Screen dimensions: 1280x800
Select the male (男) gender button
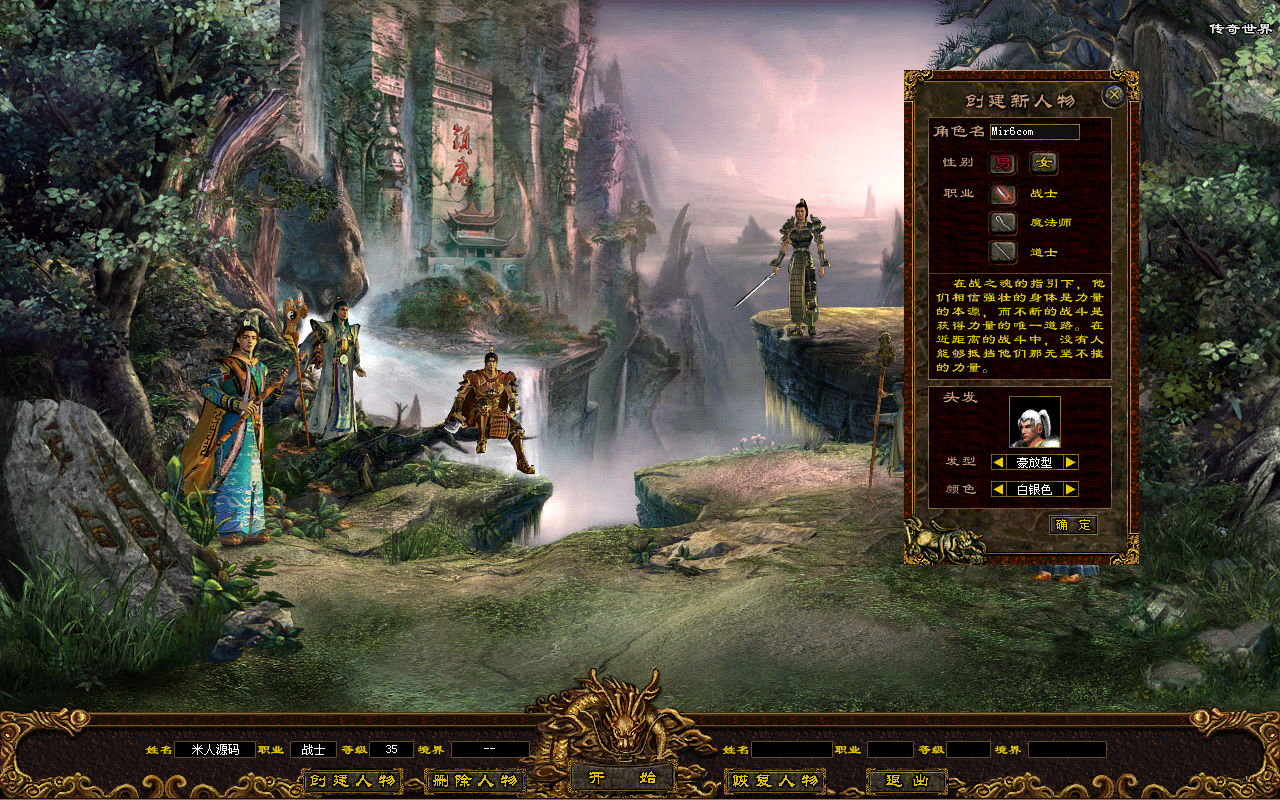point(1003,163)
